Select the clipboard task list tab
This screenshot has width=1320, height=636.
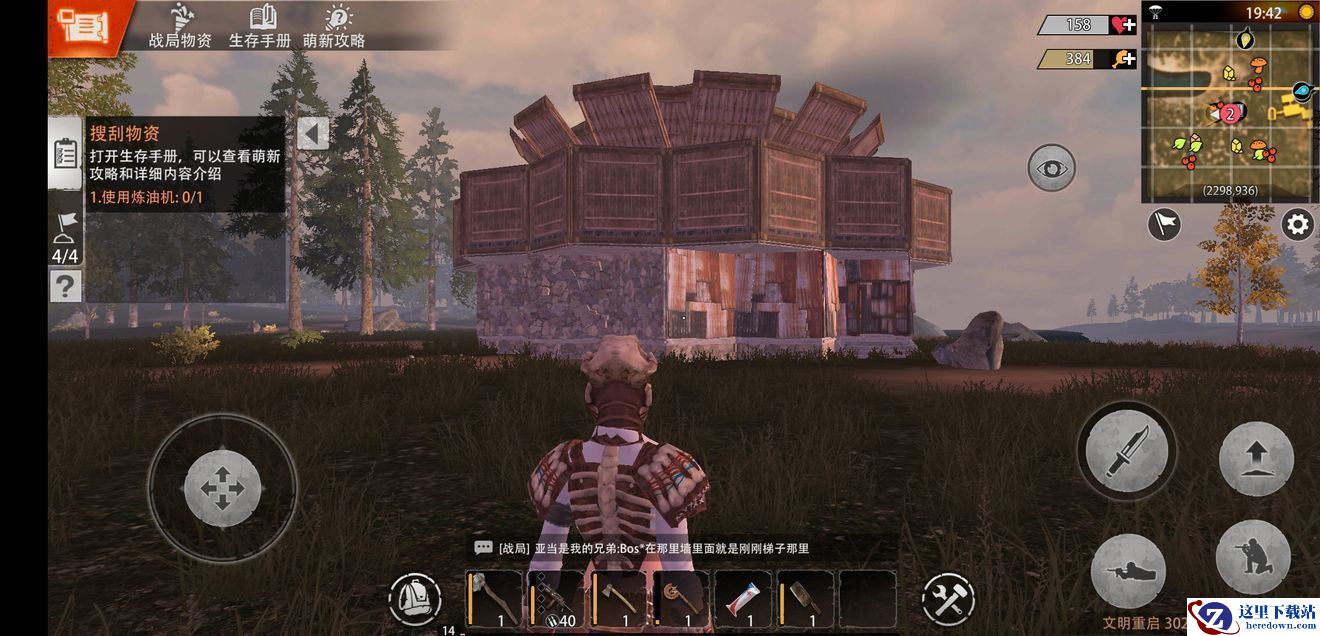pyautogui.click(x=65, y=152)
